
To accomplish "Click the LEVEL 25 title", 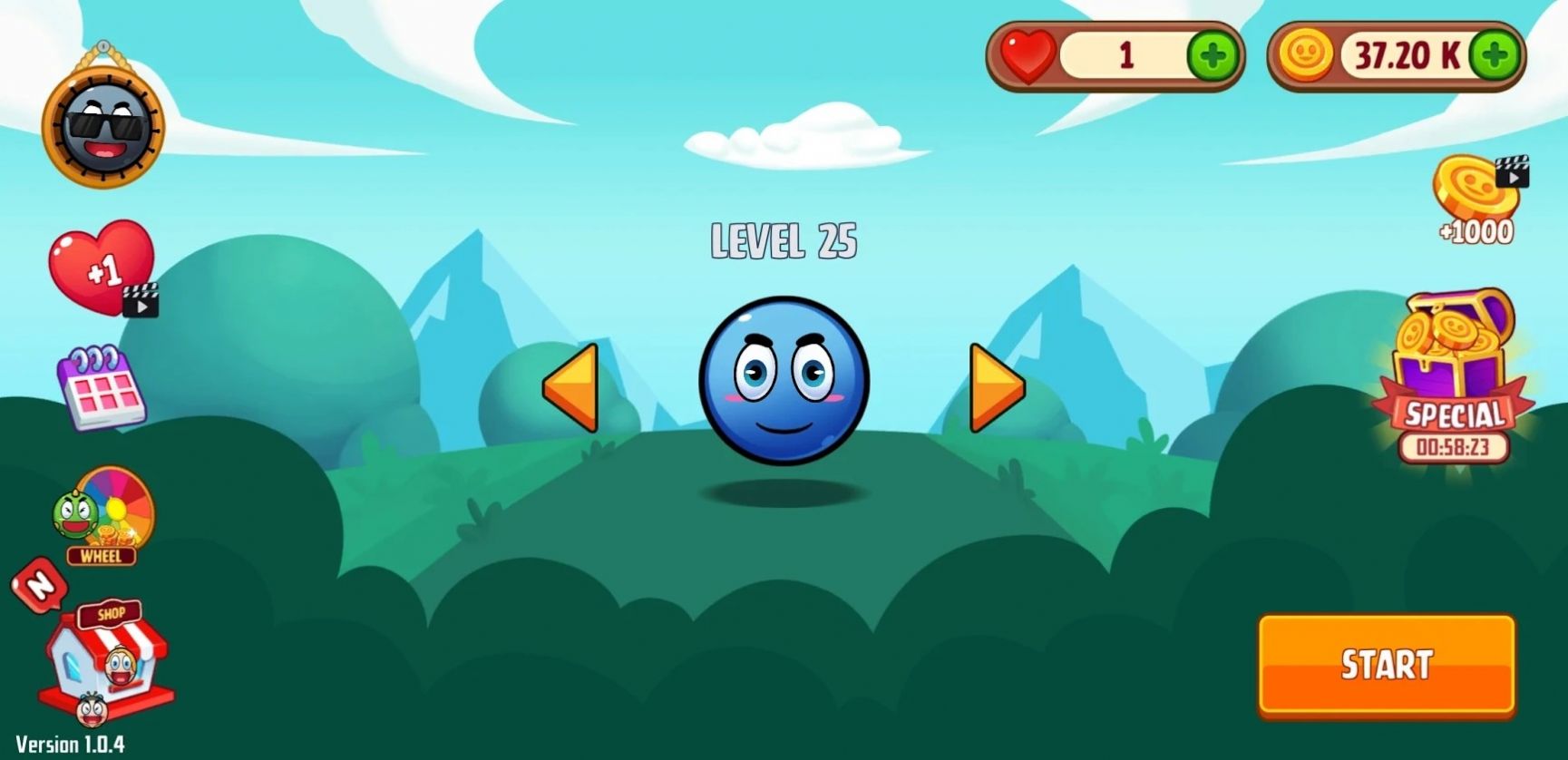I will (x=785, y=240).
